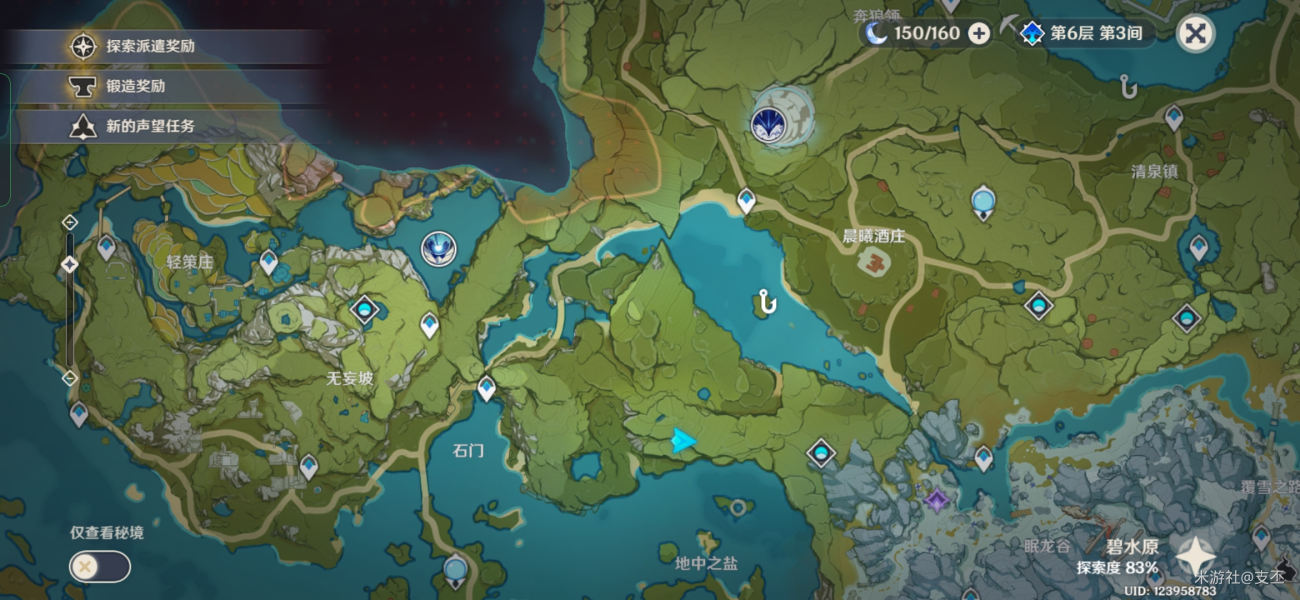This screenshot has height=600, width=1300.
Task: Select the teleport waypoint above 石门
Action: tap(486, 386)
